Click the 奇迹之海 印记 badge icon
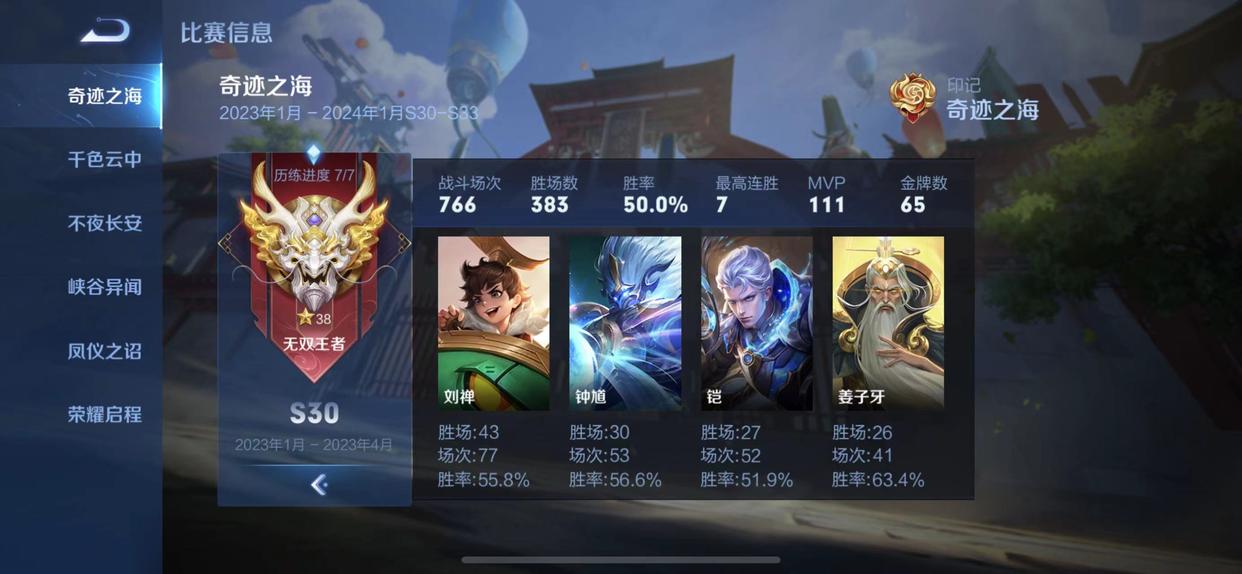 point(912,98)
